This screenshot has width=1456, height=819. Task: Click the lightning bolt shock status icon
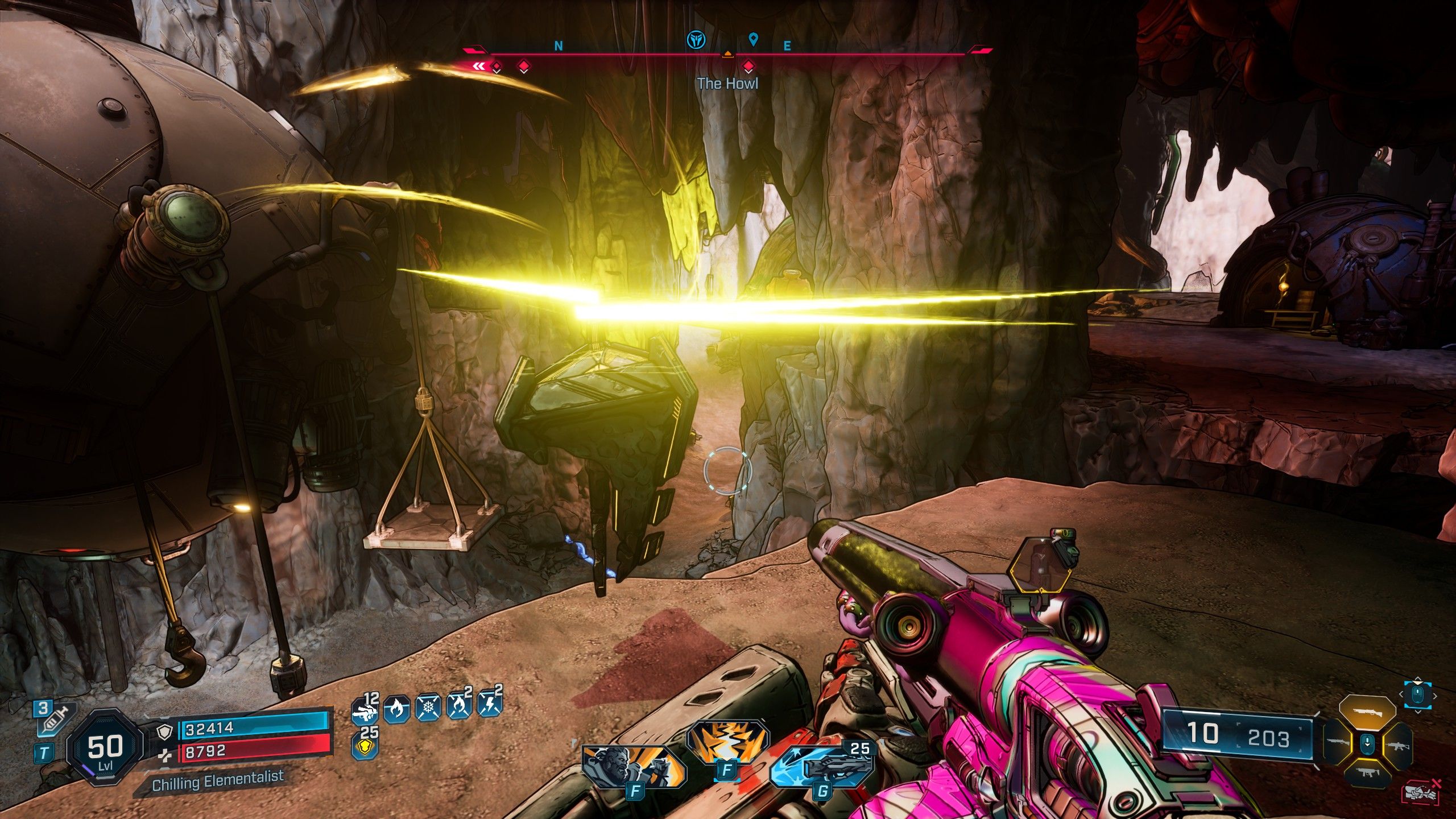(490, 710)
